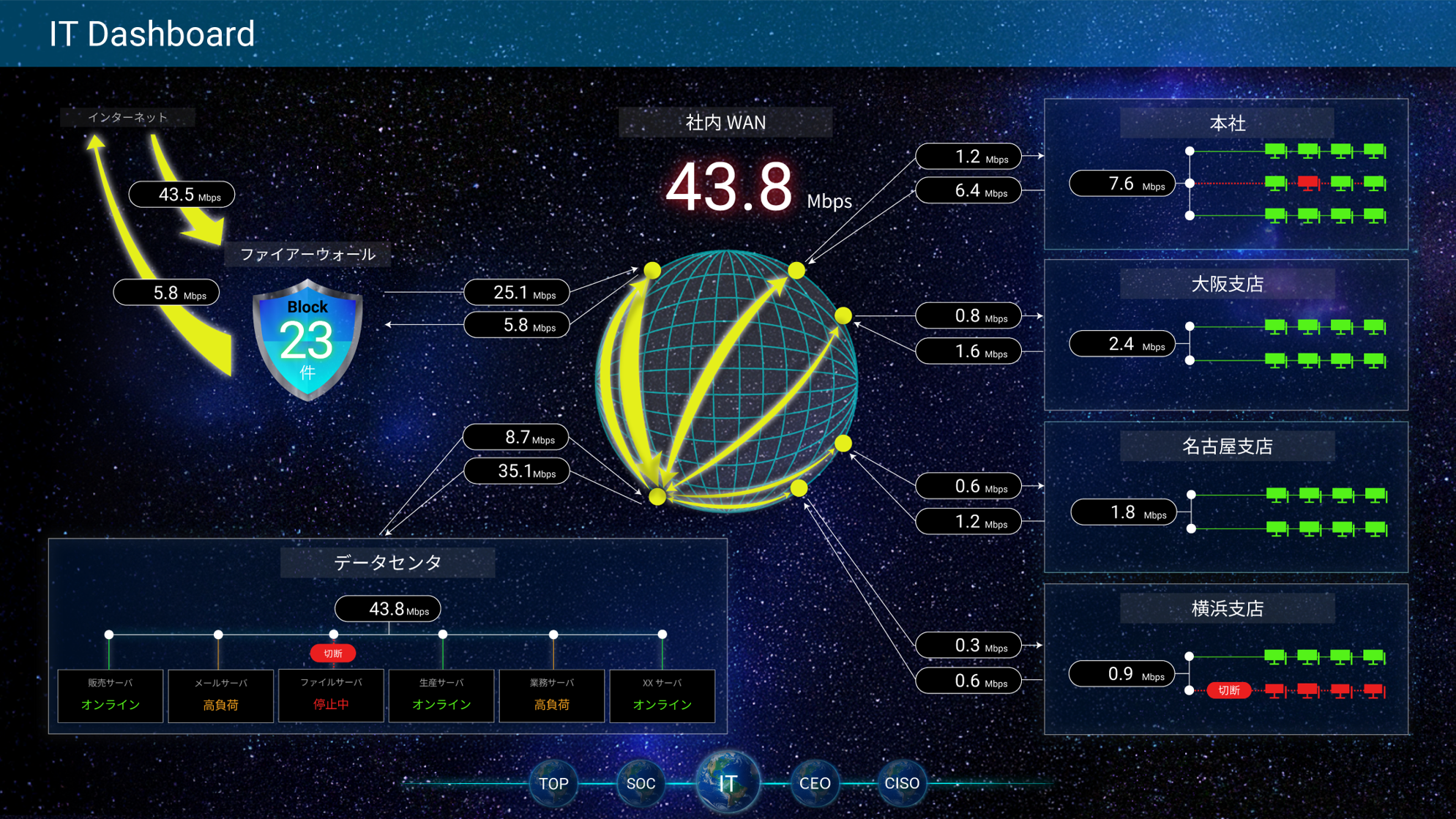Choose the 生産サーバ tile

442,695
